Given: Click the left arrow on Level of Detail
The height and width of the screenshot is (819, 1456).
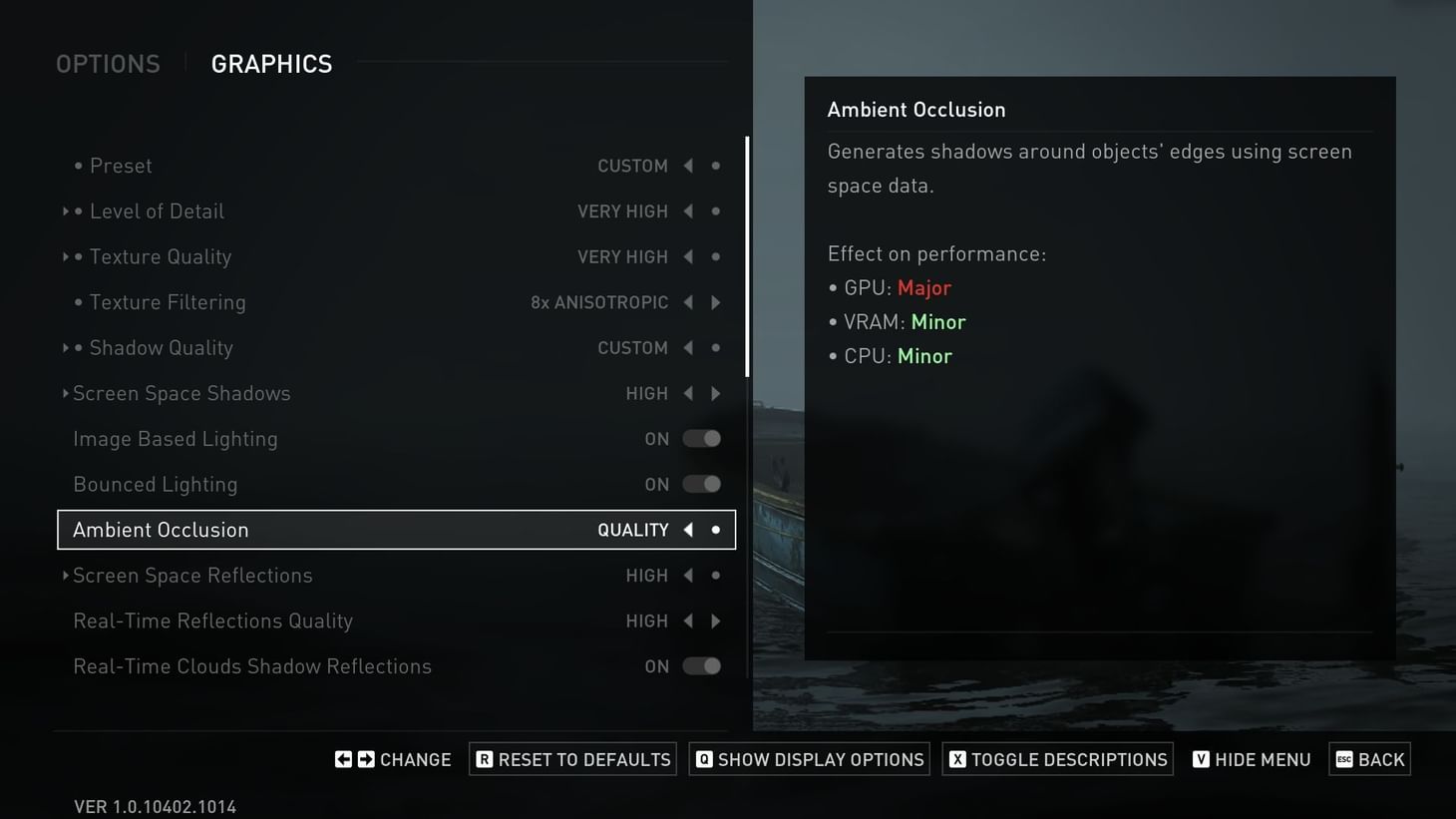Looking at the screenshot, I should click(688, 210).
